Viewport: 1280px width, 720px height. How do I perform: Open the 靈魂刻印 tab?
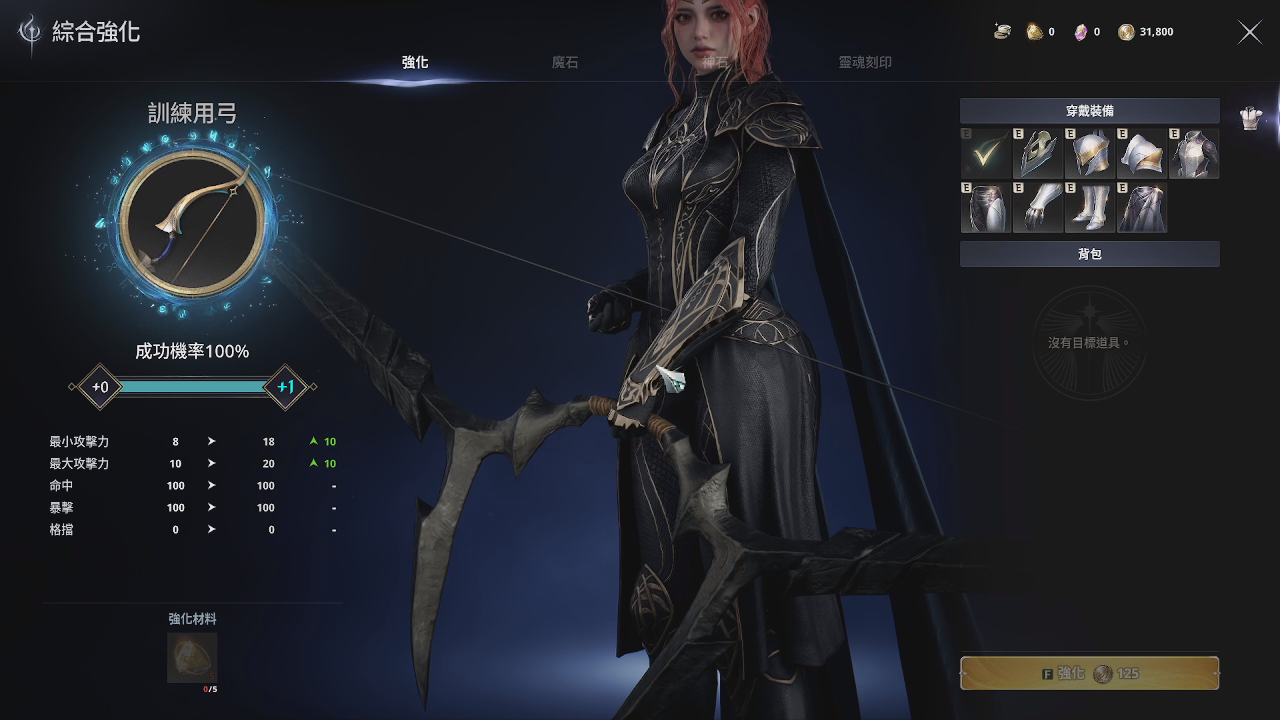[x=865, y=62]
